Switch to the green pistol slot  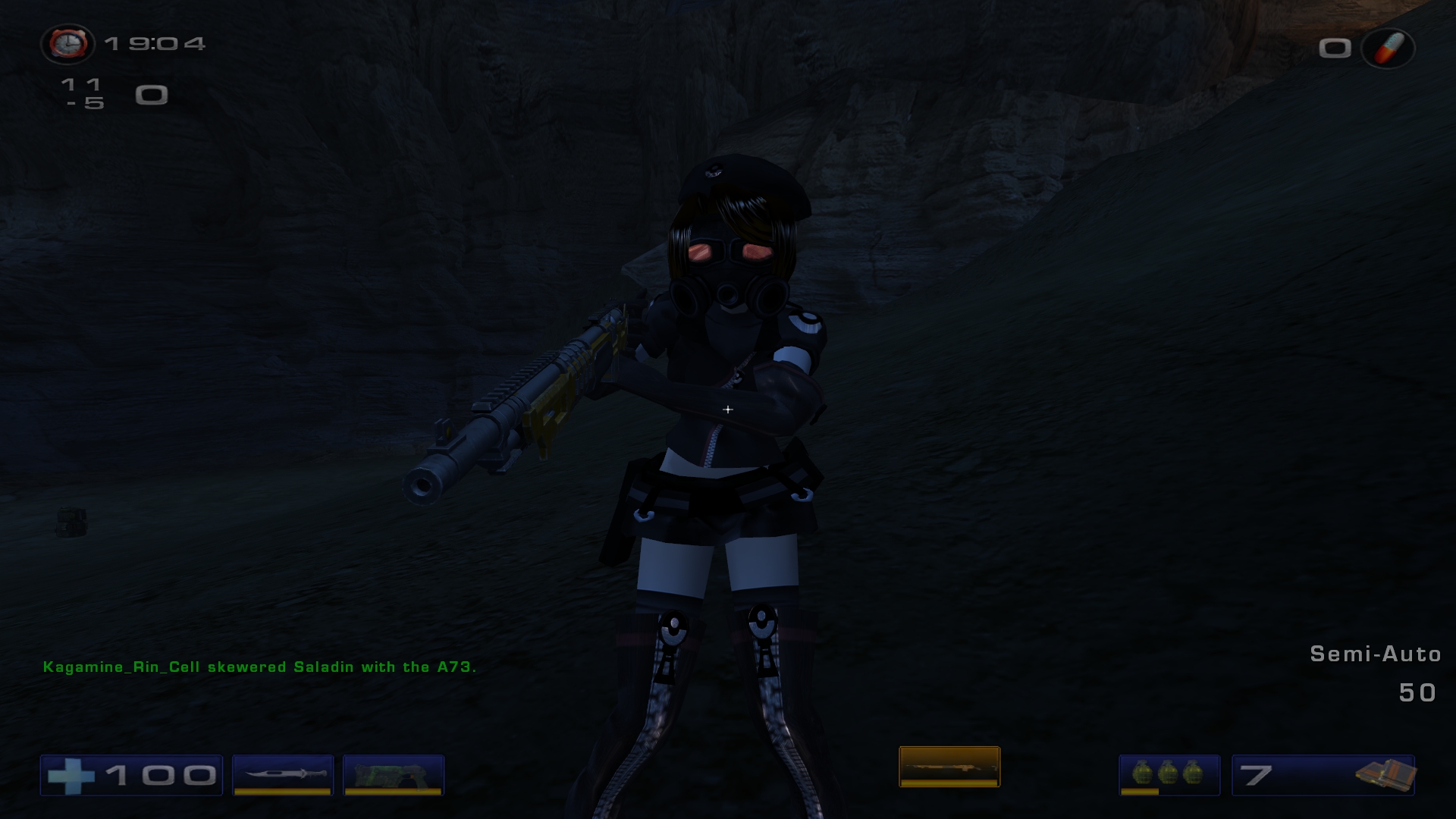click(393, 774)
